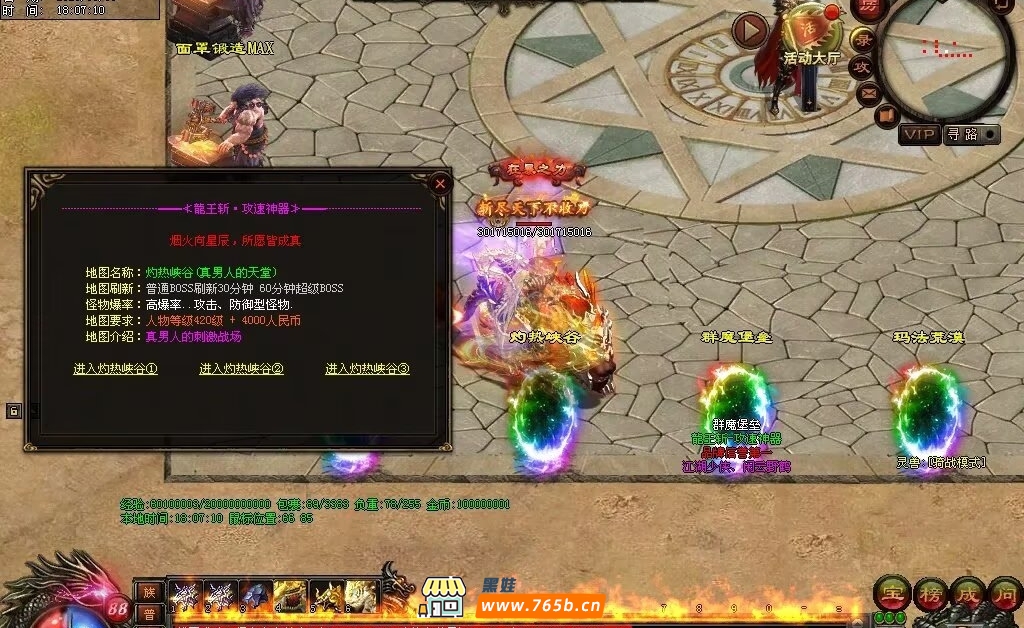The width and height of the screenshot is (1024, 628).
Task: Close the 龍王斩 dialog window
Action: tap(439, 184)
